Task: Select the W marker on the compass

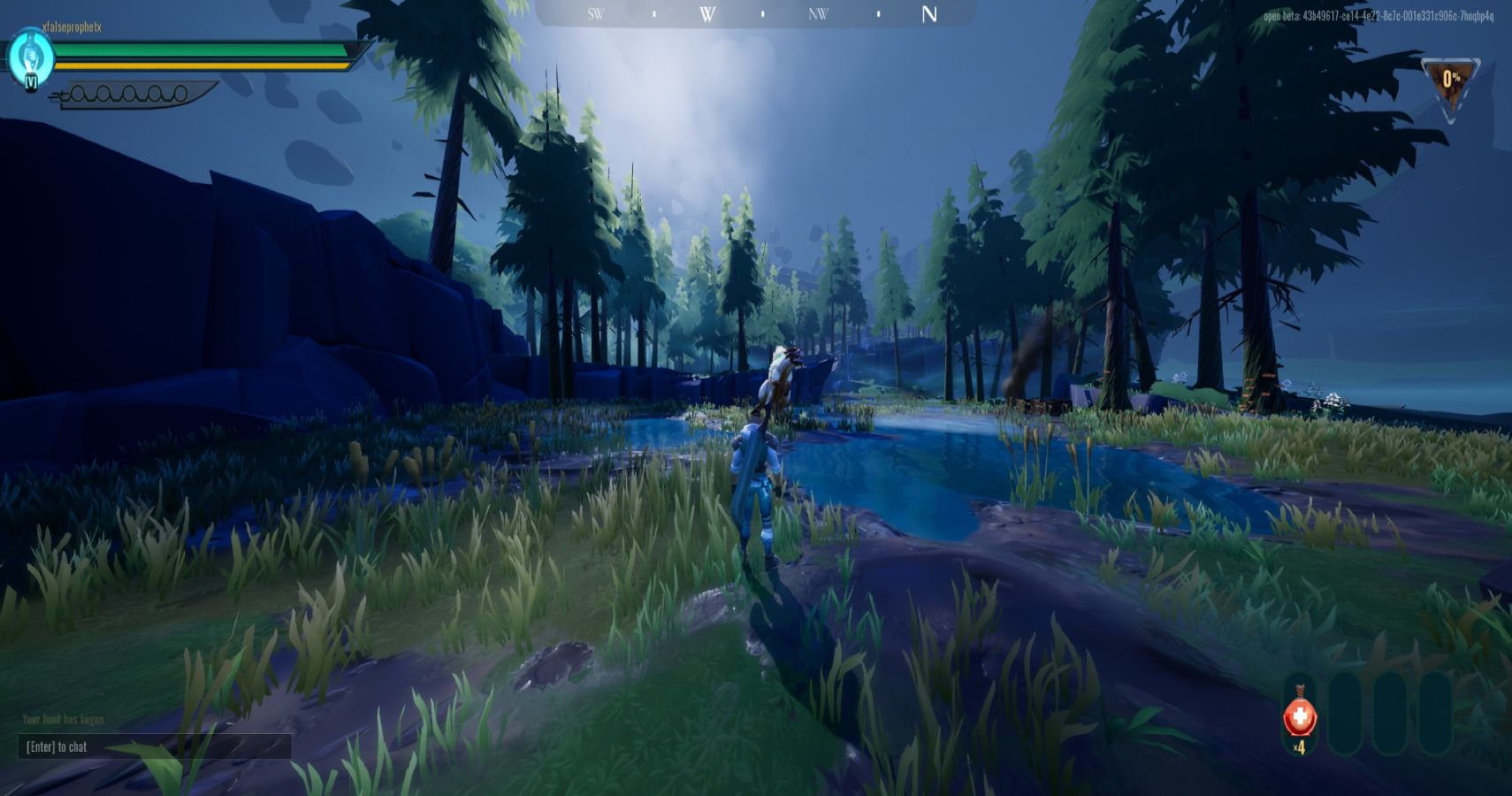Action: (x=706, y=14)
